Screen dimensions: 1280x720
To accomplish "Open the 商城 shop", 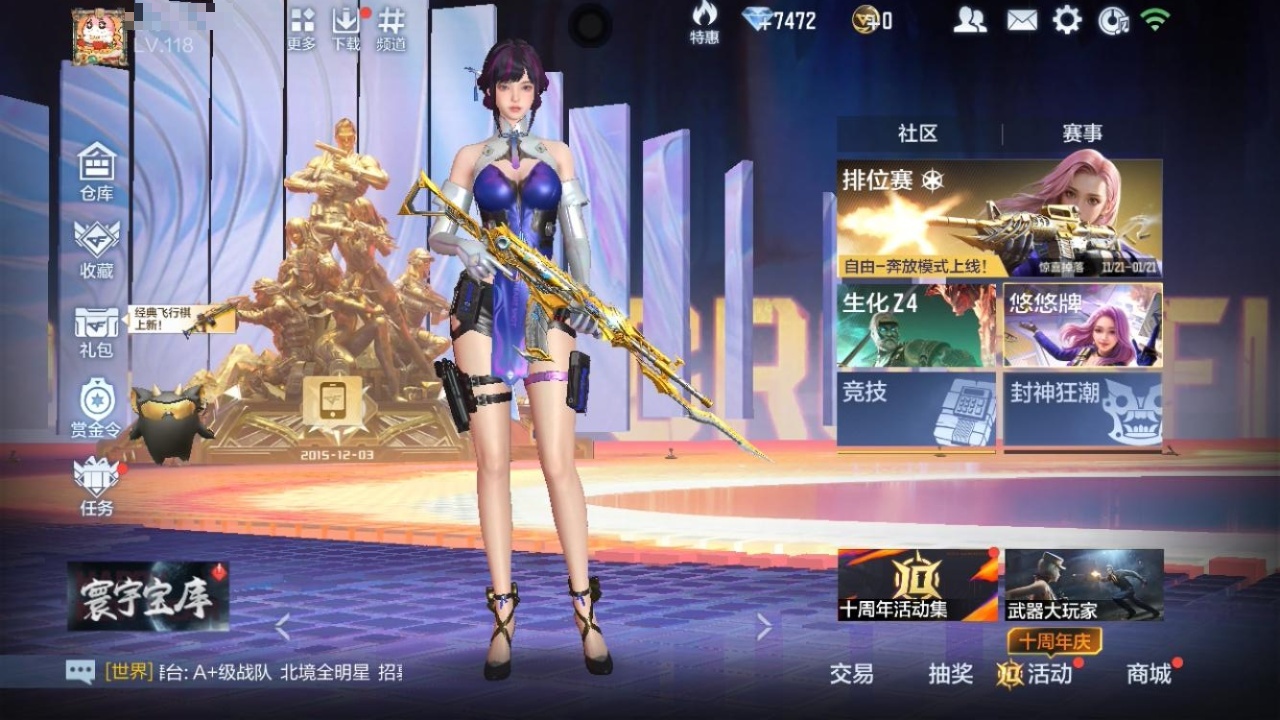I will [x=1149, y=674].
